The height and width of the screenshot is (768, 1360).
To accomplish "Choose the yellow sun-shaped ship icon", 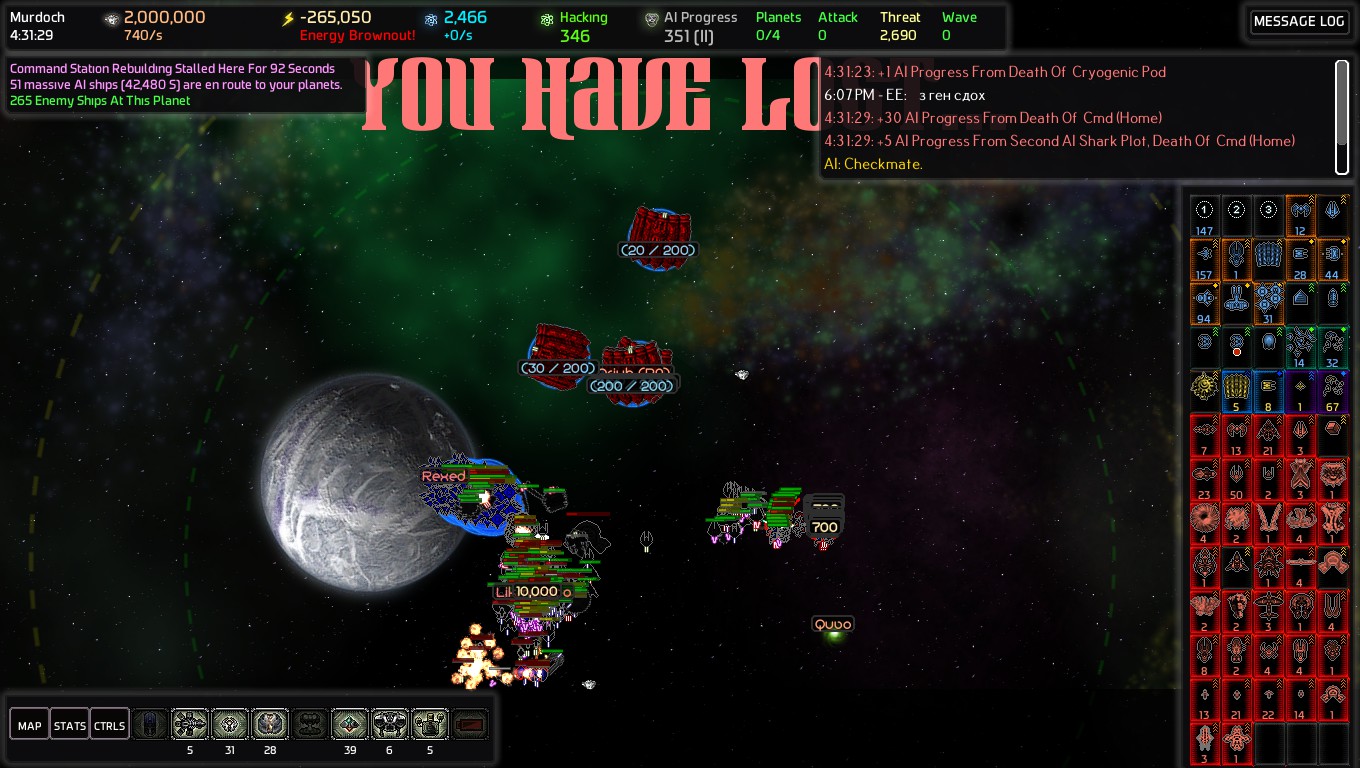I will coord(1205,391).
